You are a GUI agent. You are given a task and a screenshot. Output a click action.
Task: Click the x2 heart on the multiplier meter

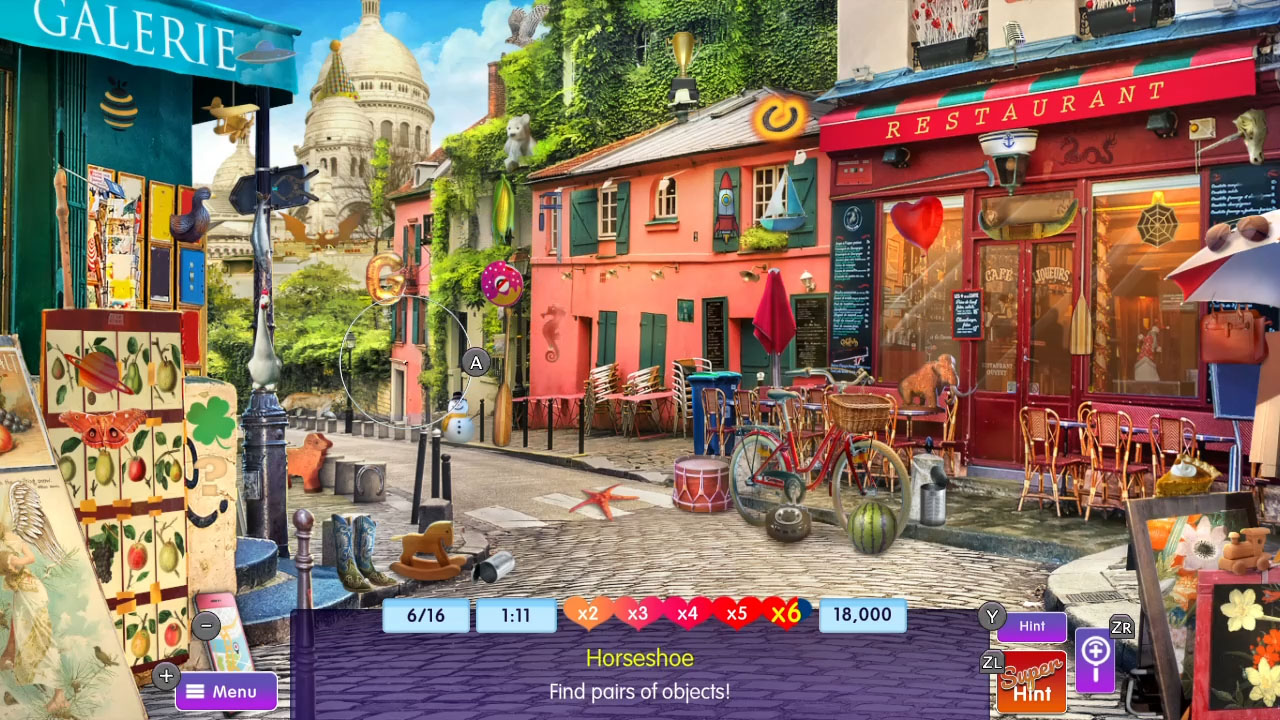tap(589, 615)
